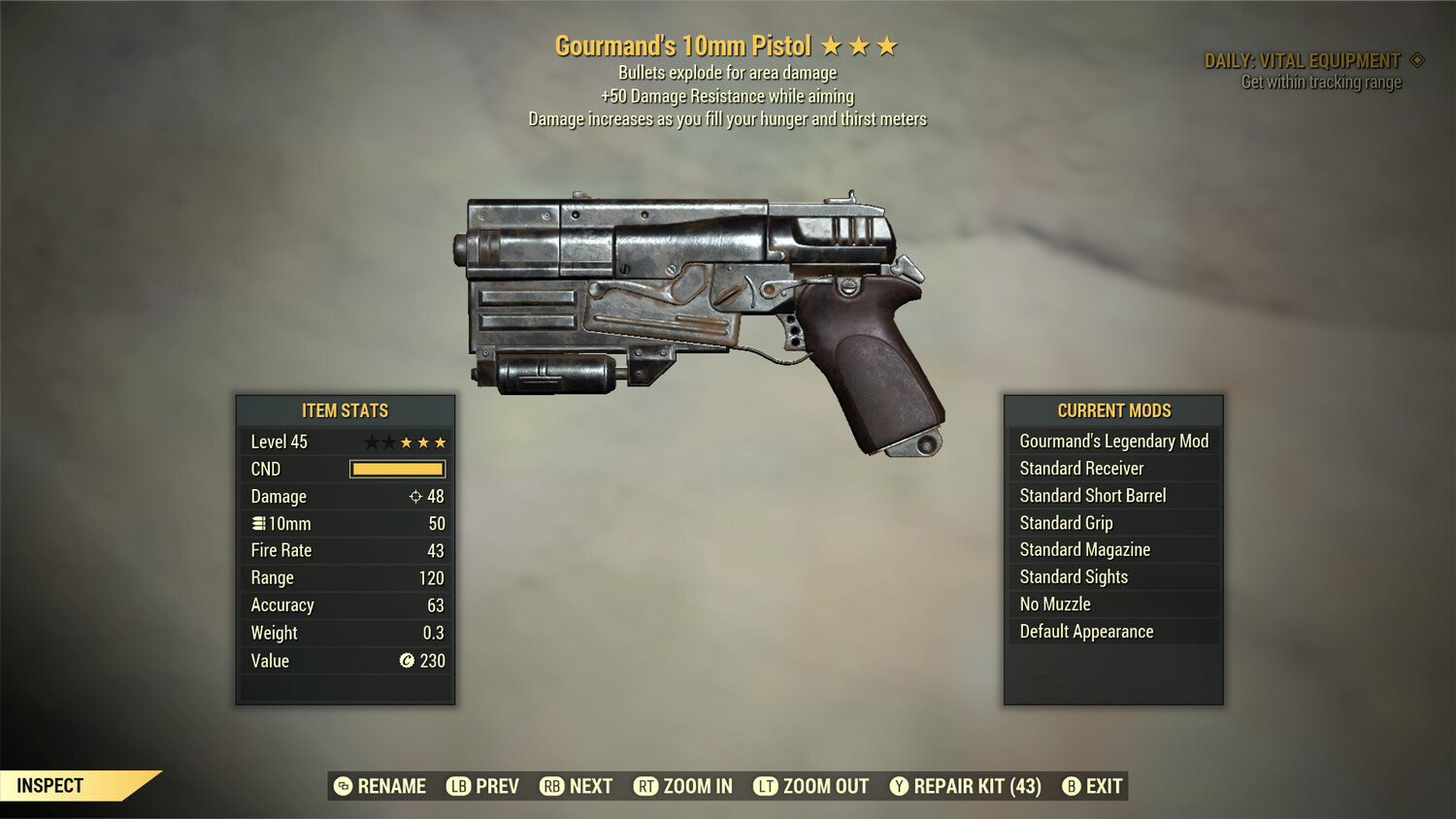
Task: Toggle the first star in the Level 45 row
Action: [370, 442]
